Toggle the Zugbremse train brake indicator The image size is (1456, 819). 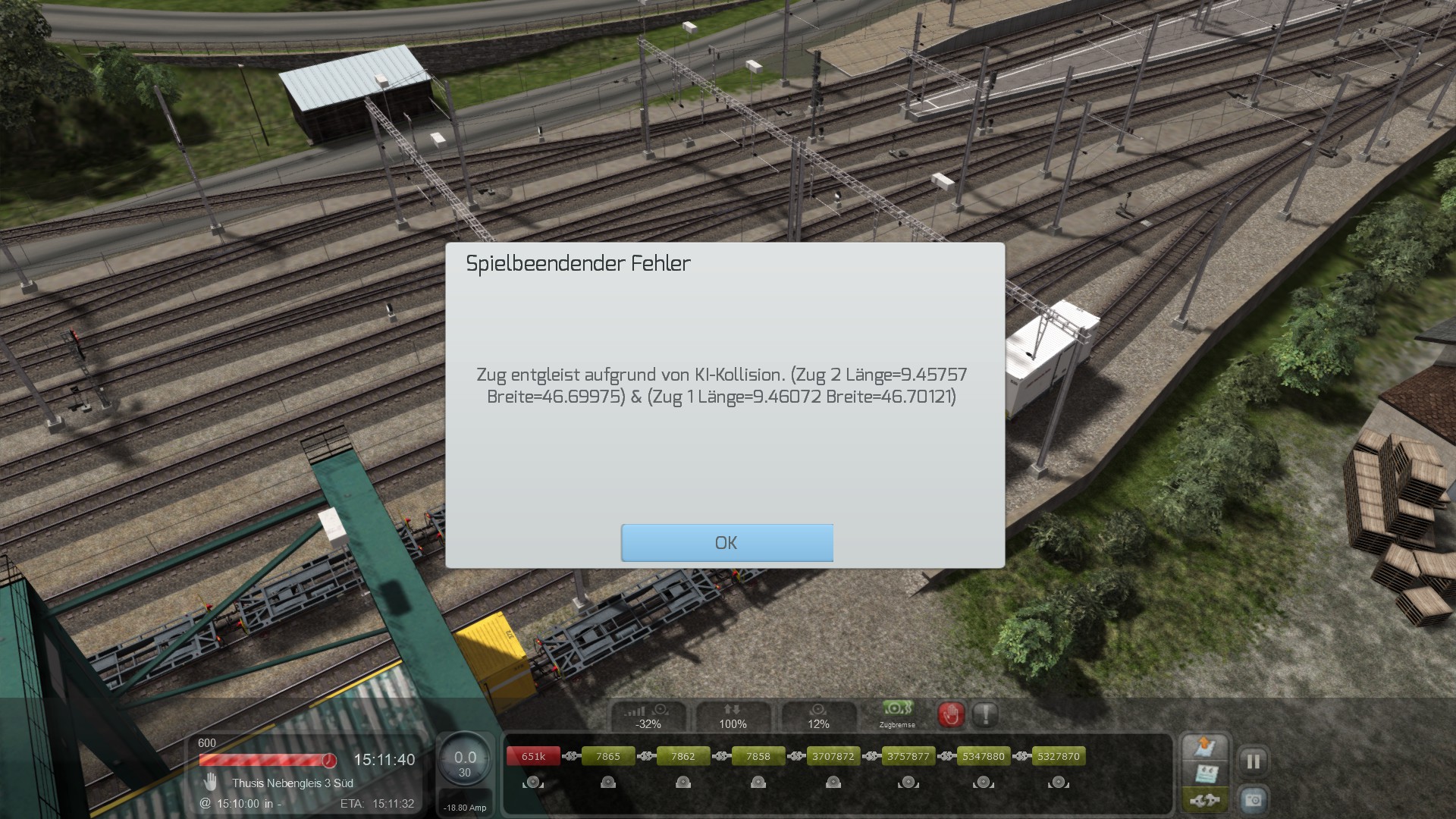896,713
